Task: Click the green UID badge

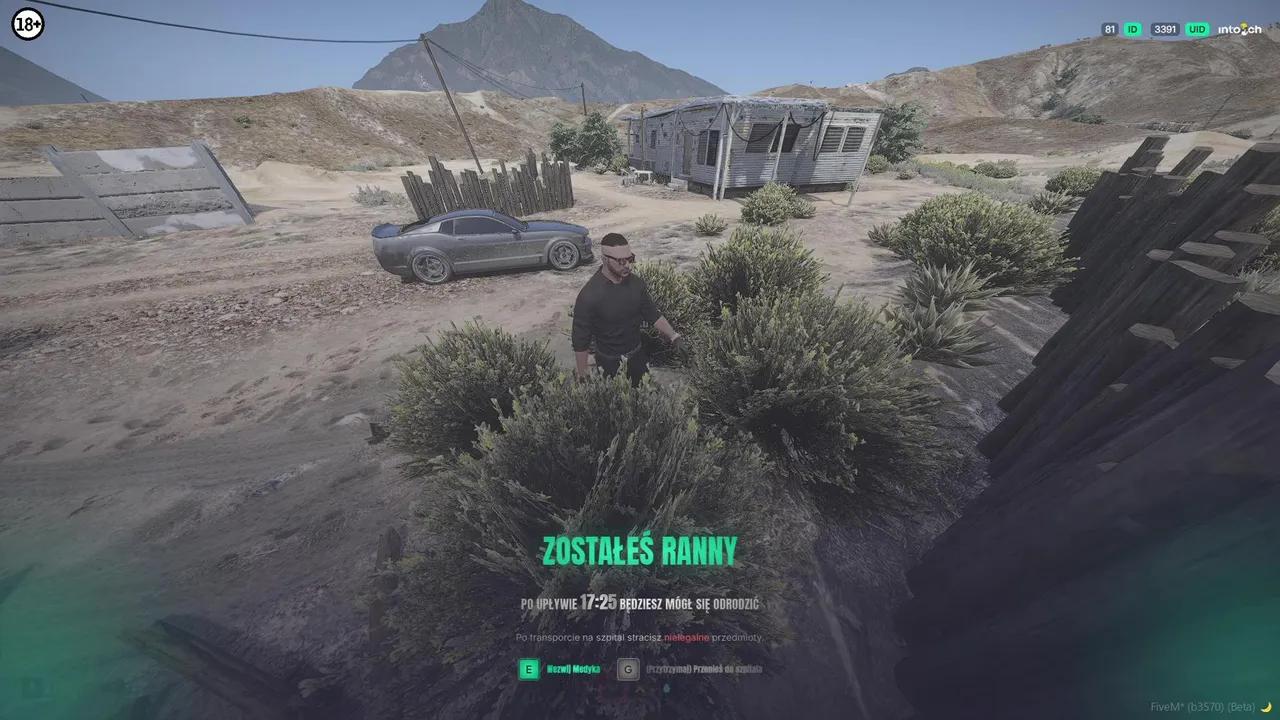Action: point(1196,30)
